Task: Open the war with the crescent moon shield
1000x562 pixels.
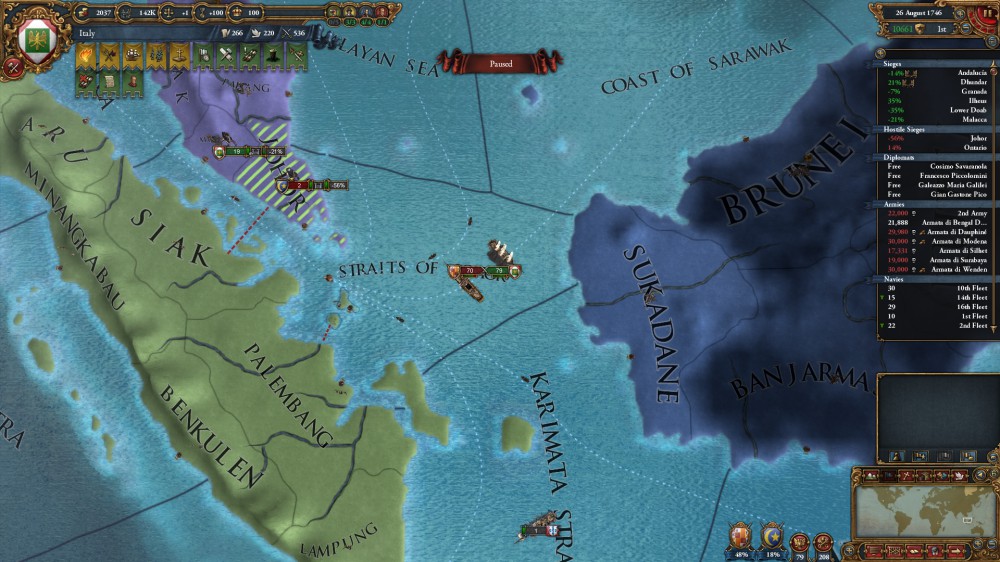Action: click(x=771, y=537)
